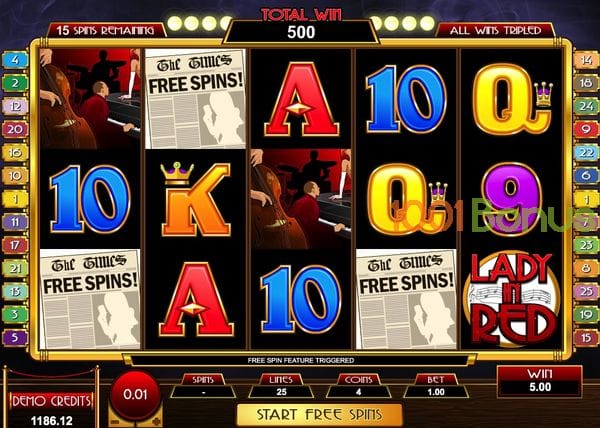The image size is (600, 428).
Task: Click payline marker 9
Action: pyautogui.click(x=585, y=128)
